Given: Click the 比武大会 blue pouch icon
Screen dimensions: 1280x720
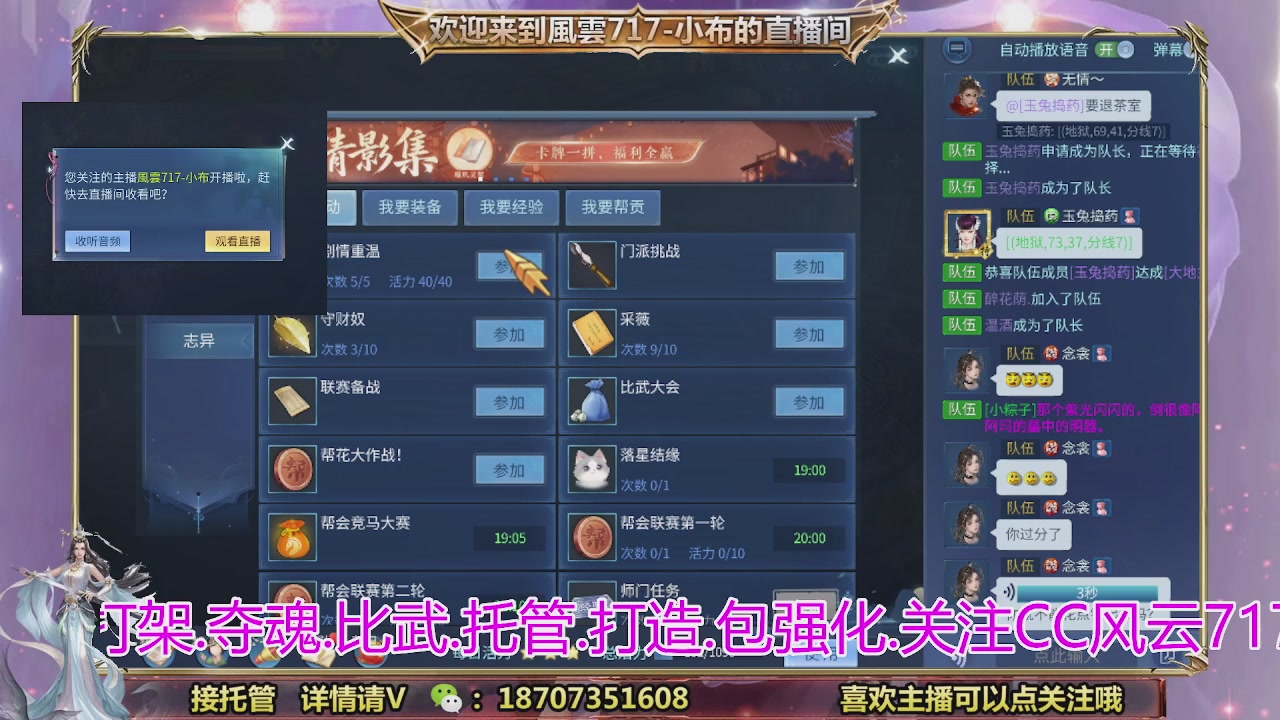Looking at the screenshot, I should 592,400.
